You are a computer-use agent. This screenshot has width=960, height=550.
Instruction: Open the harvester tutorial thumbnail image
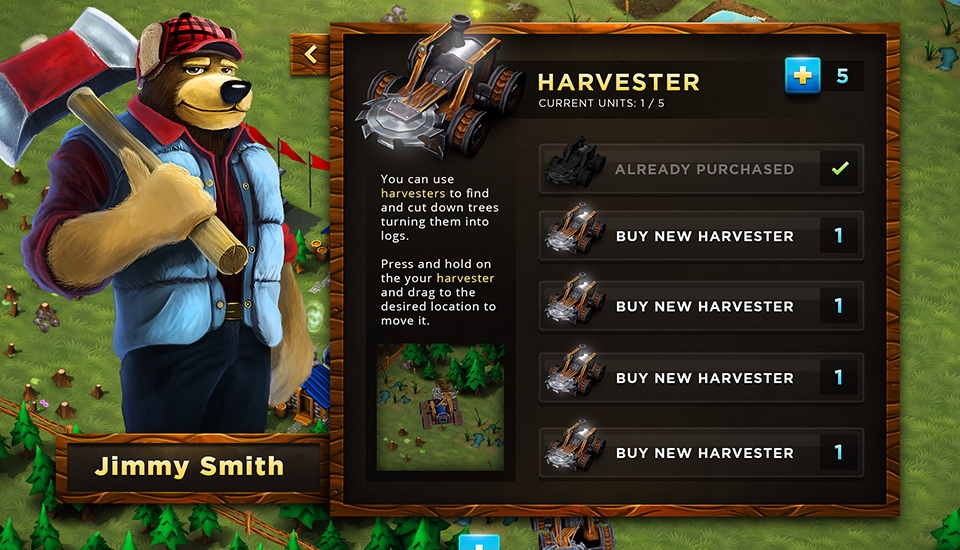tap(440, 407)
